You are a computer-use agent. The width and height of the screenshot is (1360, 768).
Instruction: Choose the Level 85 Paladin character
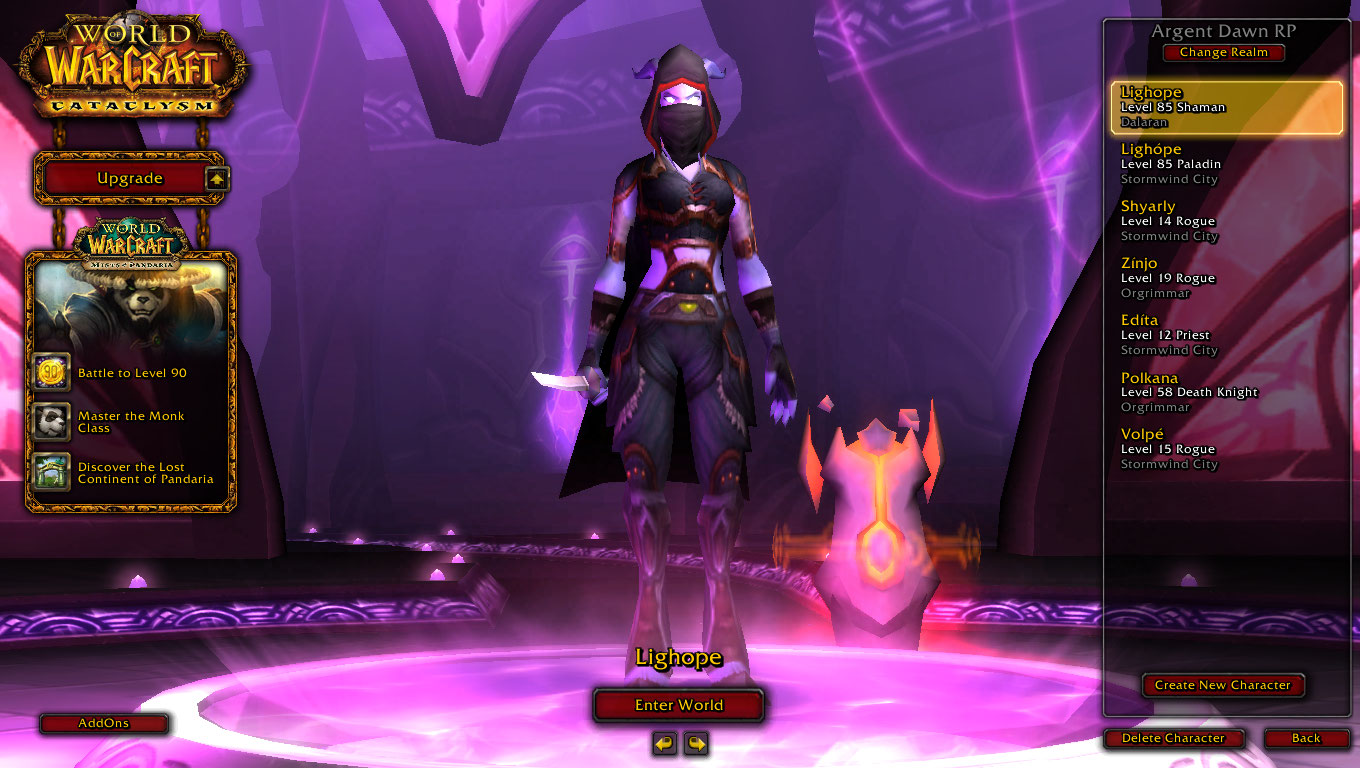coord(1226,164)
